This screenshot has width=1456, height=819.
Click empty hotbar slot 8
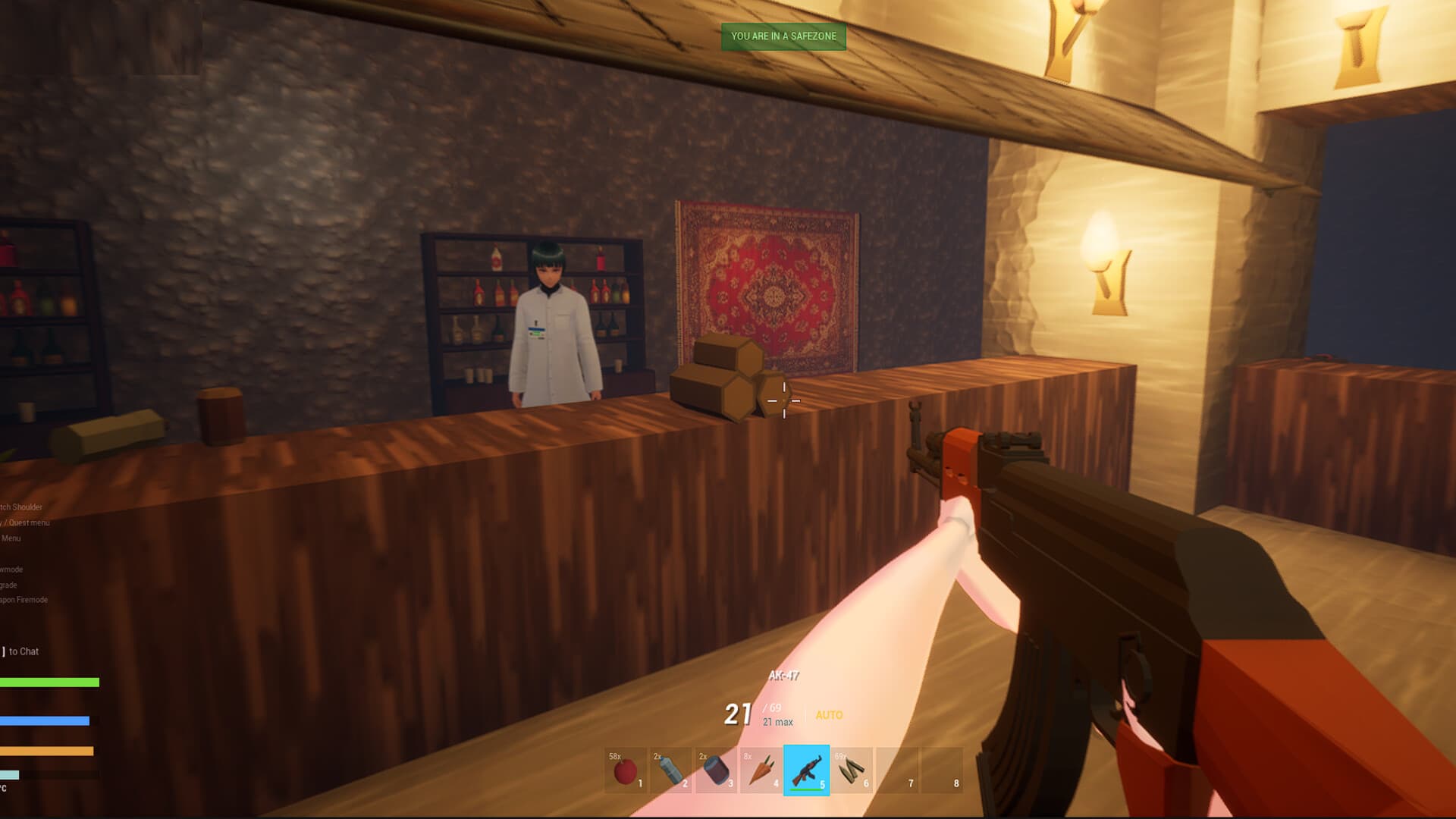pyautogui.click(x=943, y=771)
